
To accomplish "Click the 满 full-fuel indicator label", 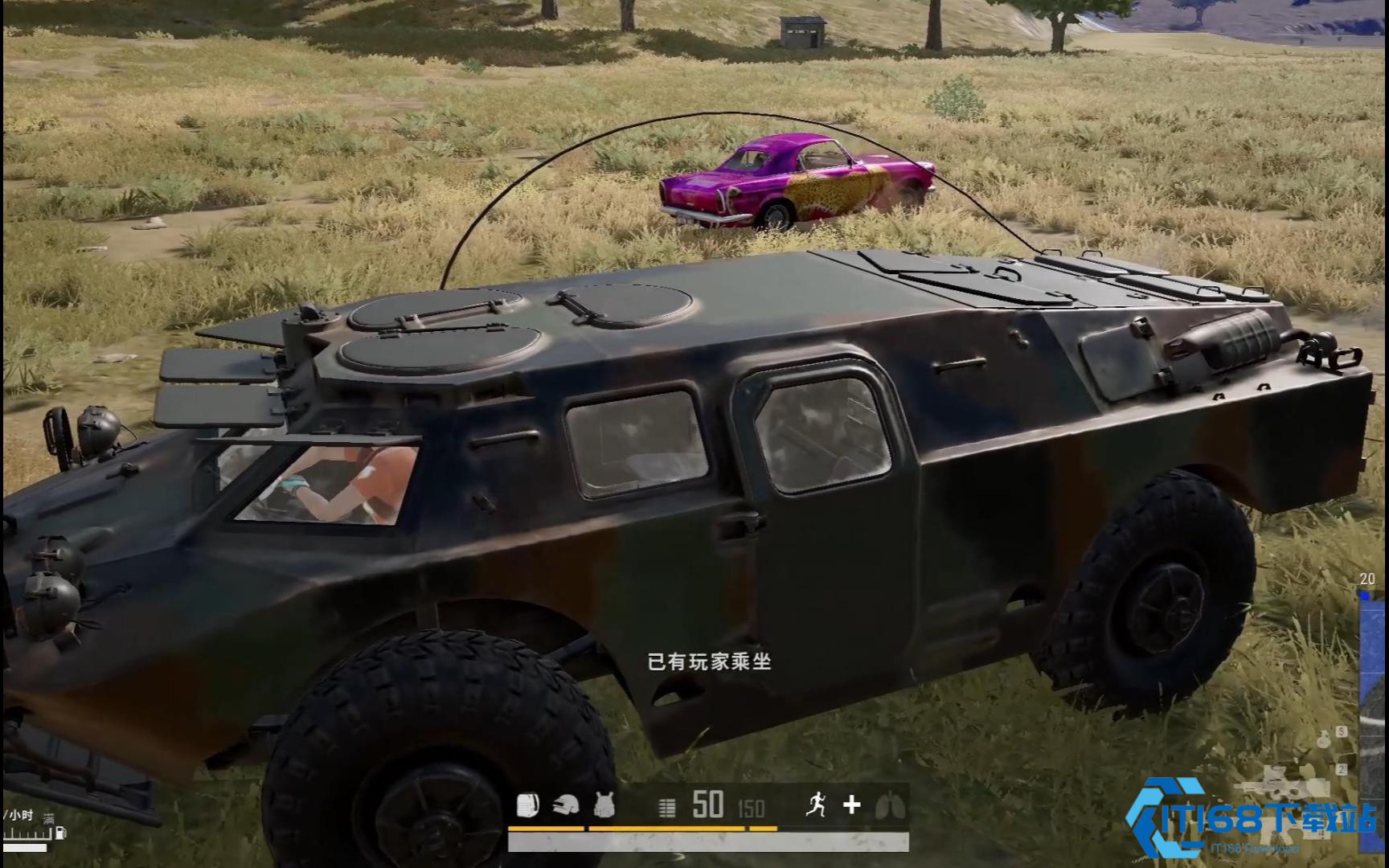I will coord(49,819).
